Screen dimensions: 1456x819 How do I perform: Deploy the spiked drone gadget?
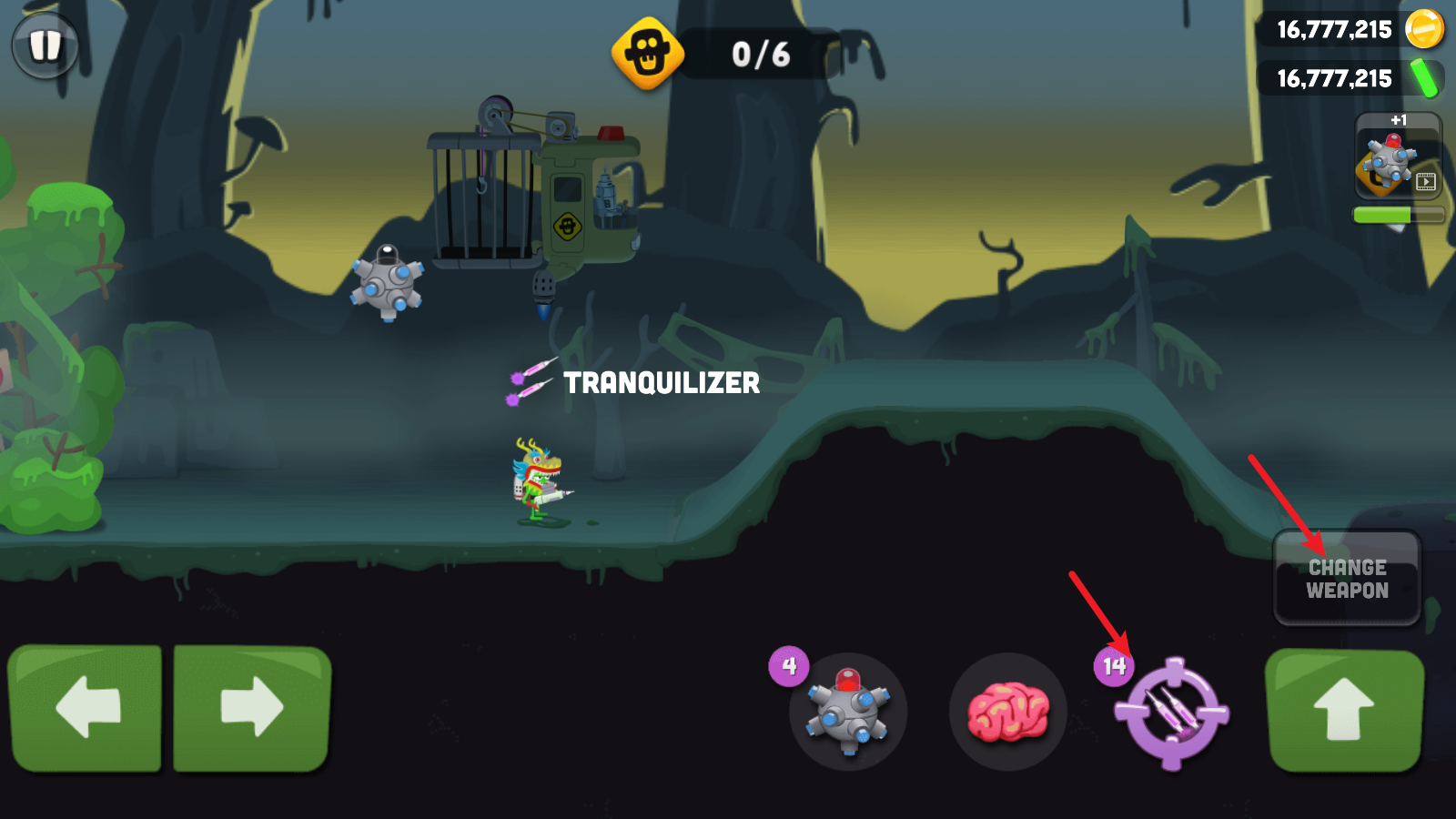point(848,712)
